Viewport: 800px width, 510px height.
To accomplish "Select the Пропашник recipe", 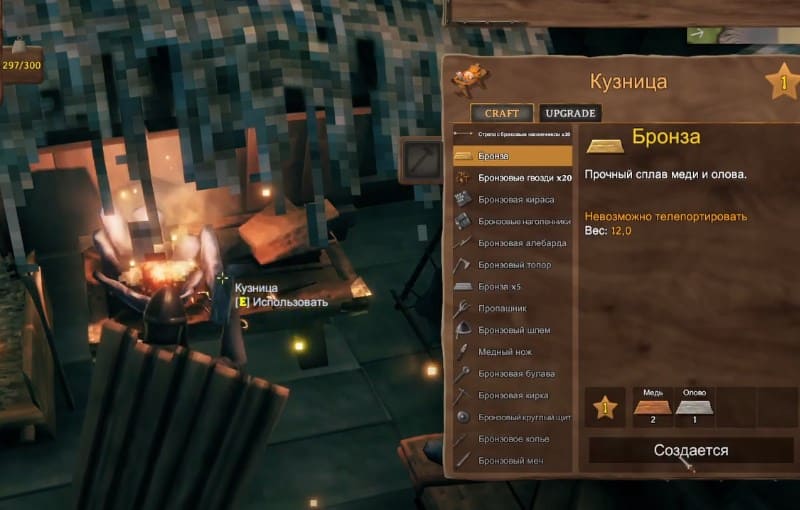I will tap(512, 309).
